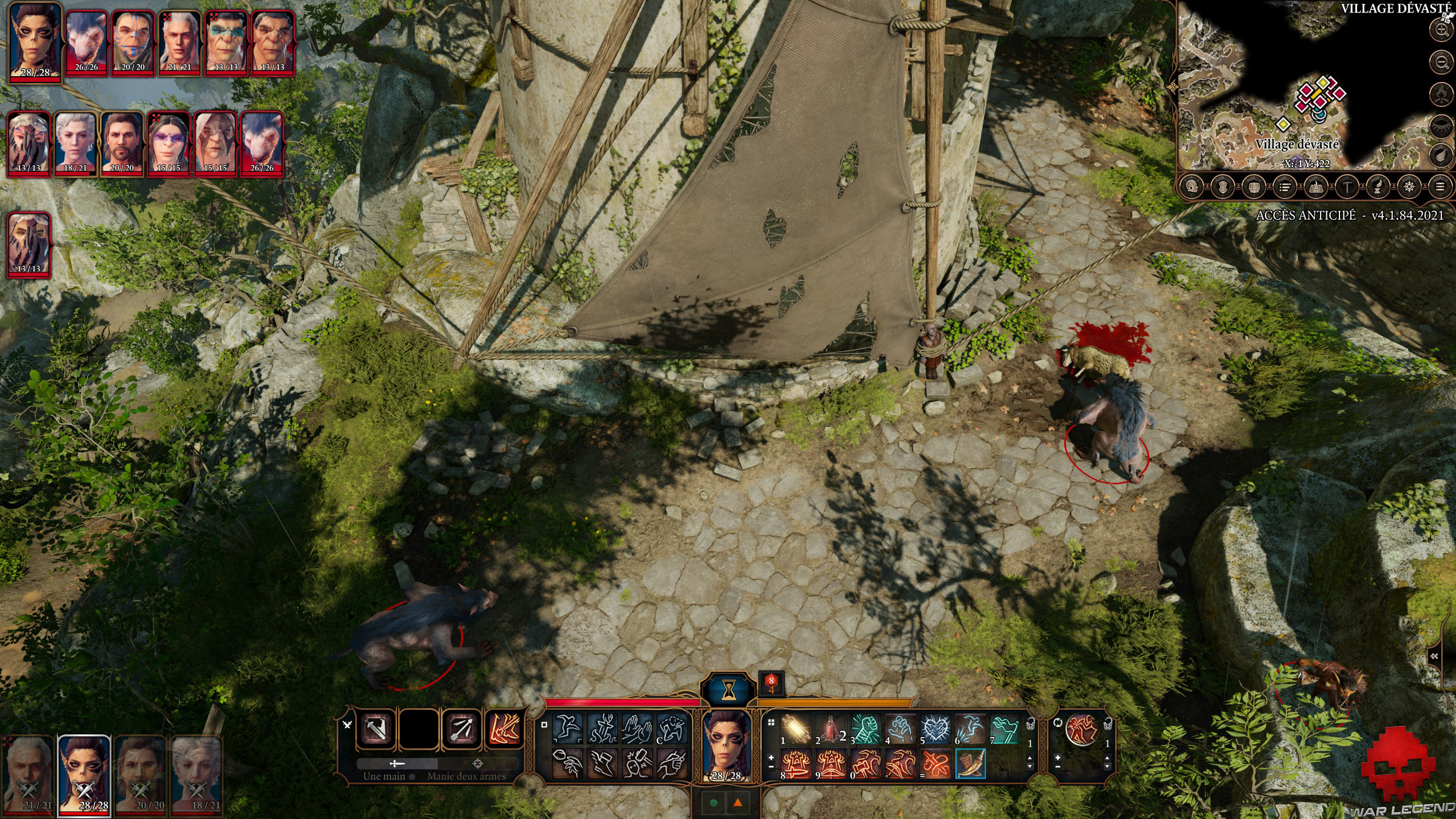Select the highlighted horn item slot
This screenshot has height=819, width=1456.
click(970, 764)
